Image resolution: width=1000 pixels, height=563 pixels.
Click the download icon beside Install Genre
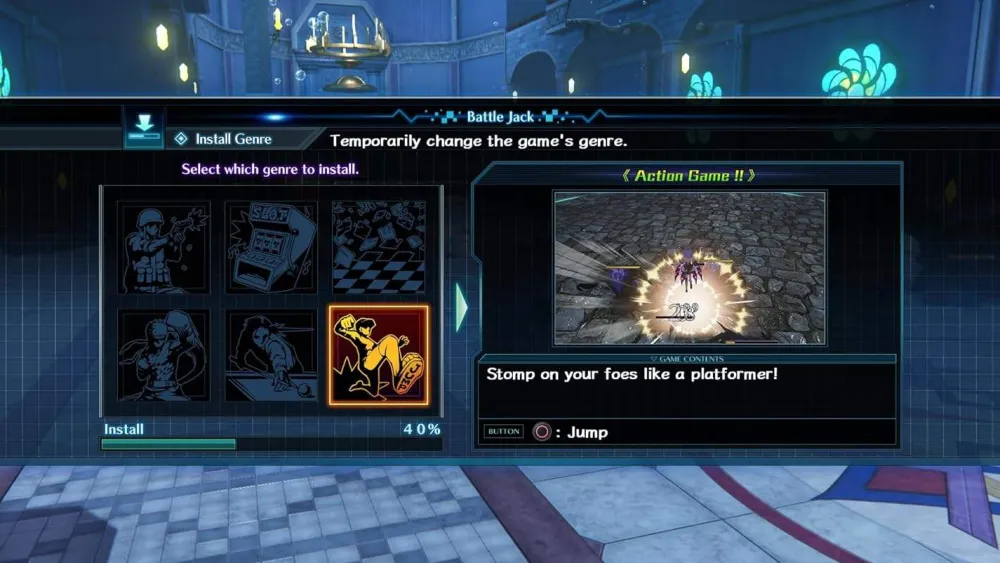point(144,128)
